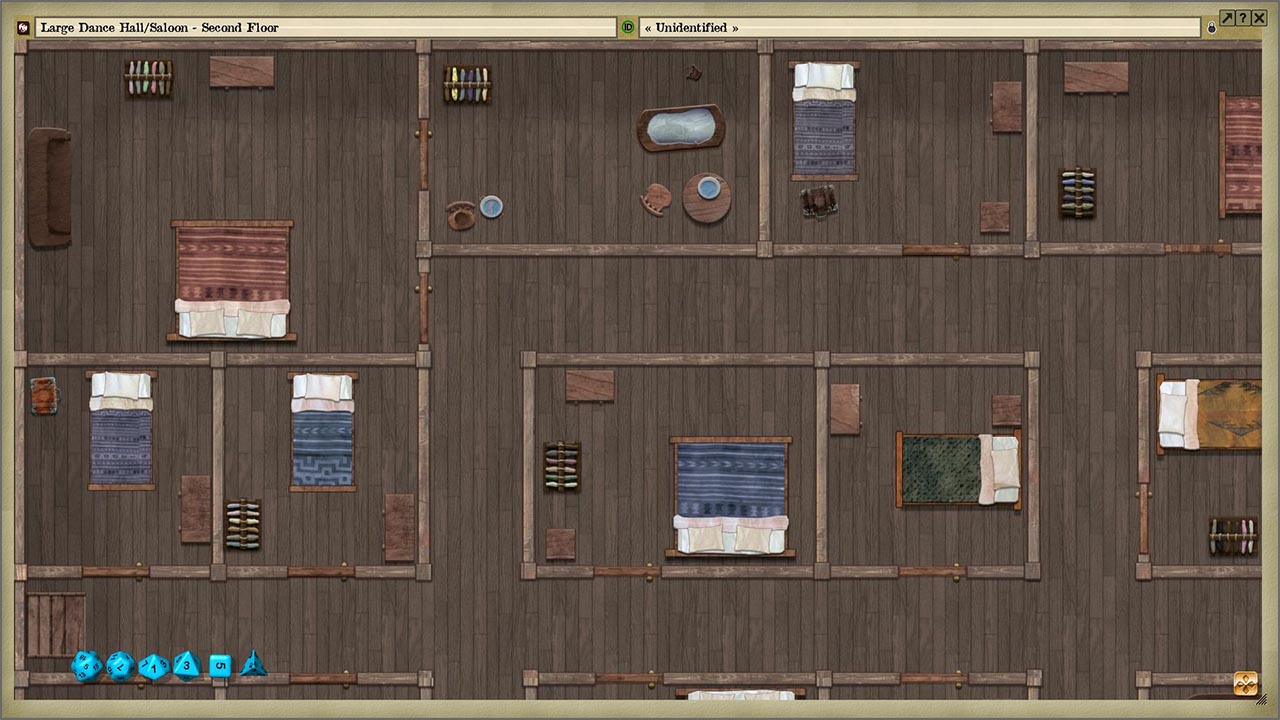Roll the d8 die showing 3
Screen dimensions: 1280x720
pyautogui.click(x=186, y=667)
